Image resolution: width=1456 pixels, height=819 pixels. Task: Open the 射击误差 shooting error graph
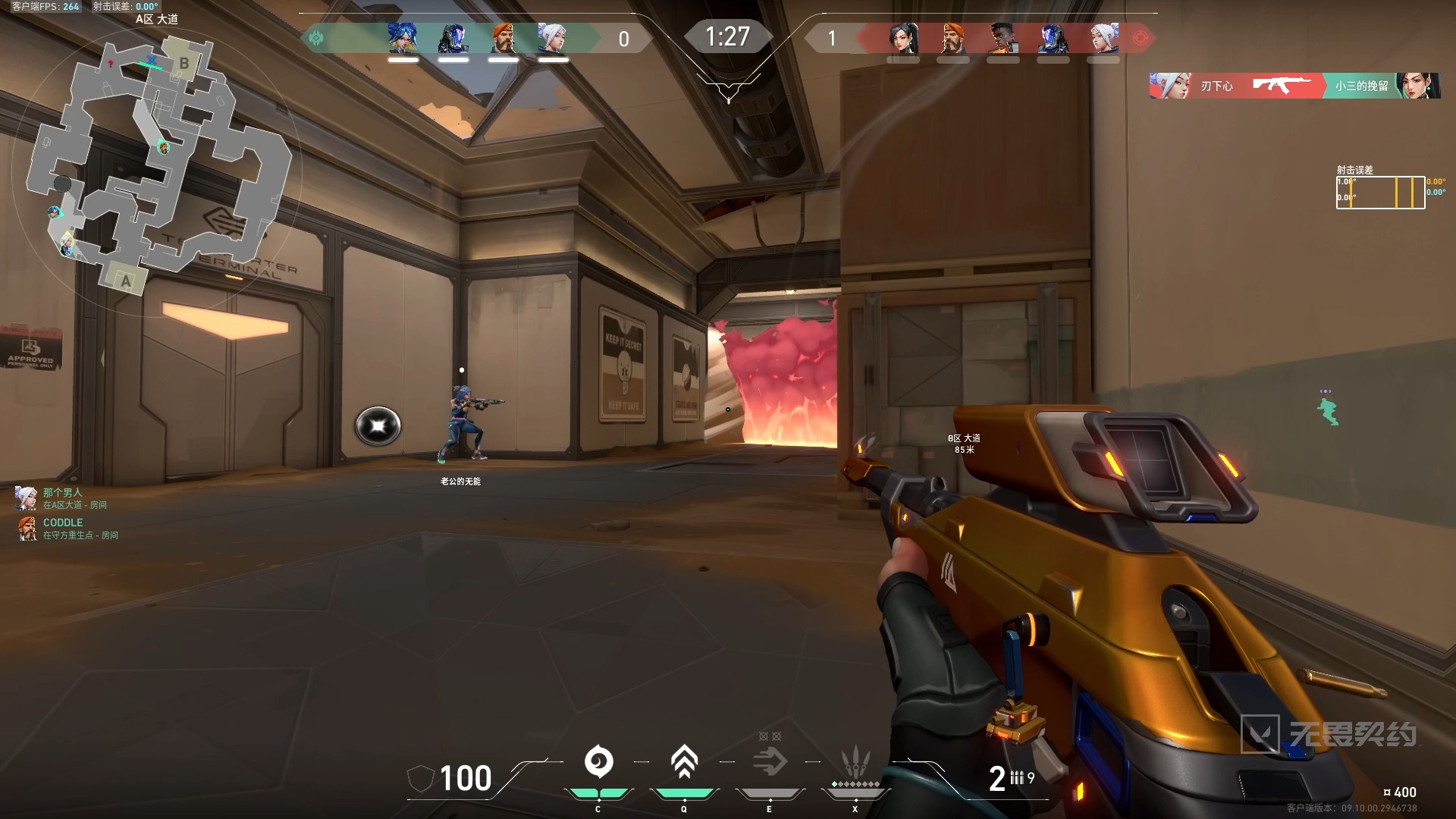click(x=1380, y=192)
